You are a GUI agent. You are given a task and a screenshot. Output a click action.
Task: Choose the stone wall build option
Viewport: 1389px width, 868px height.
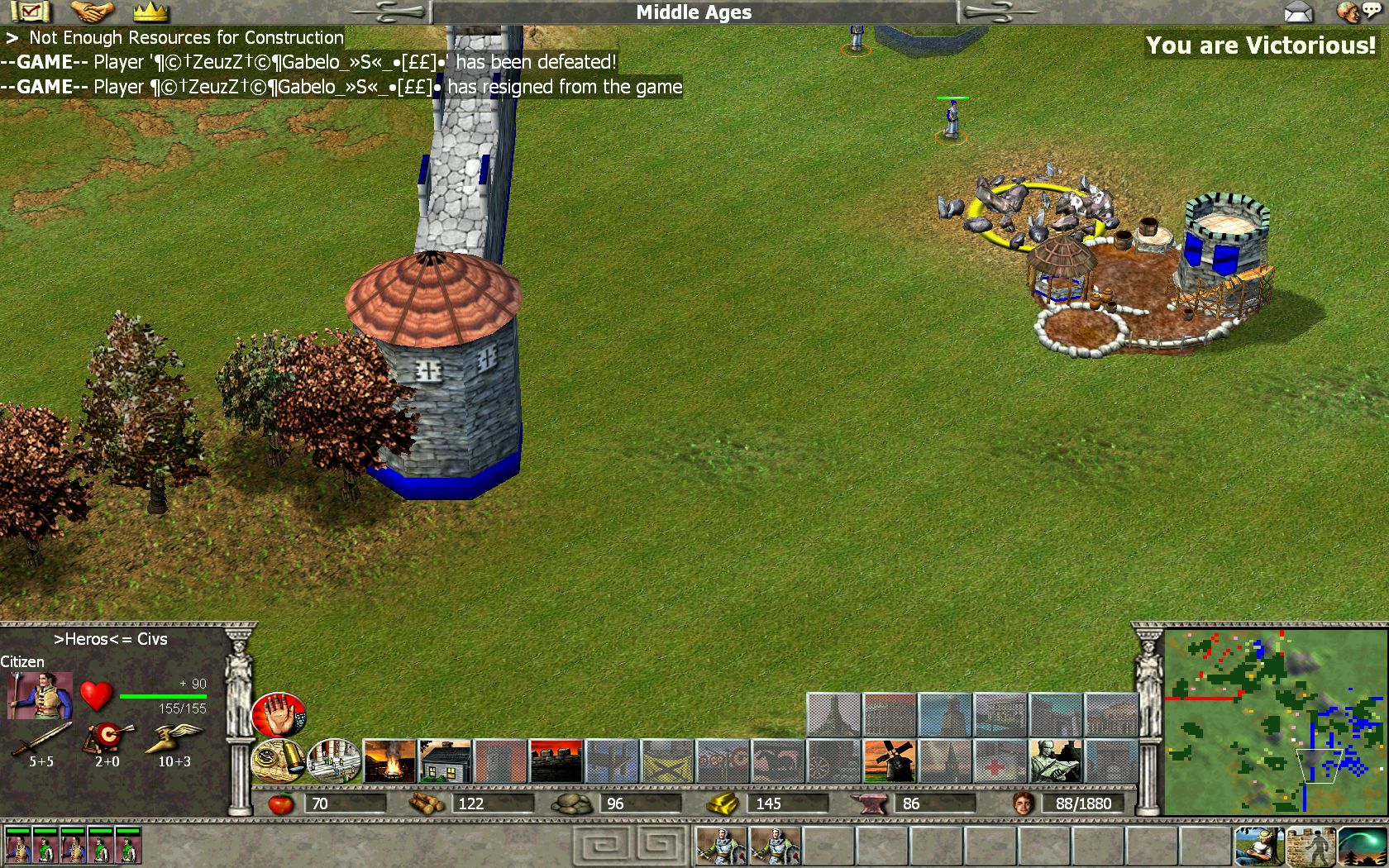tap(556, 761)
